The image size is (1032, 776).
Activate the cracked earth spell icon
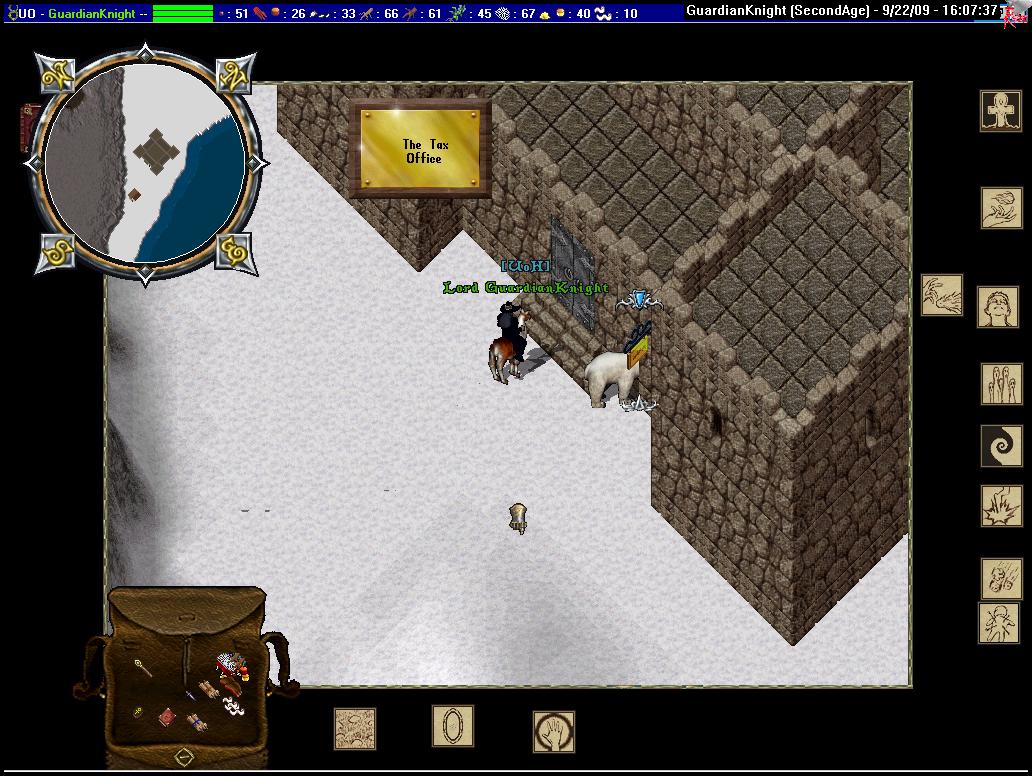(x=355, y=729)
